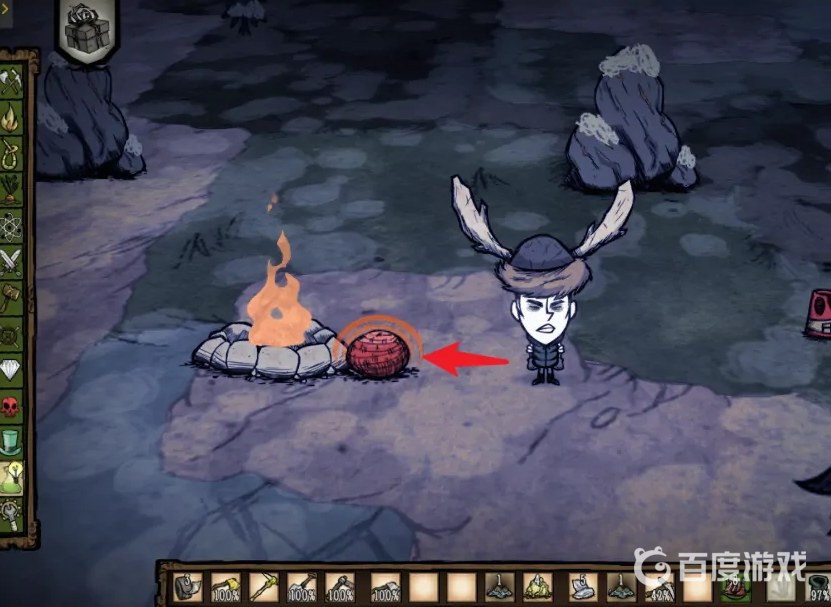Screen dimensions: 831x607
Task: Switch to the Light crafting tab with flame icon
Action: point(12,120)
